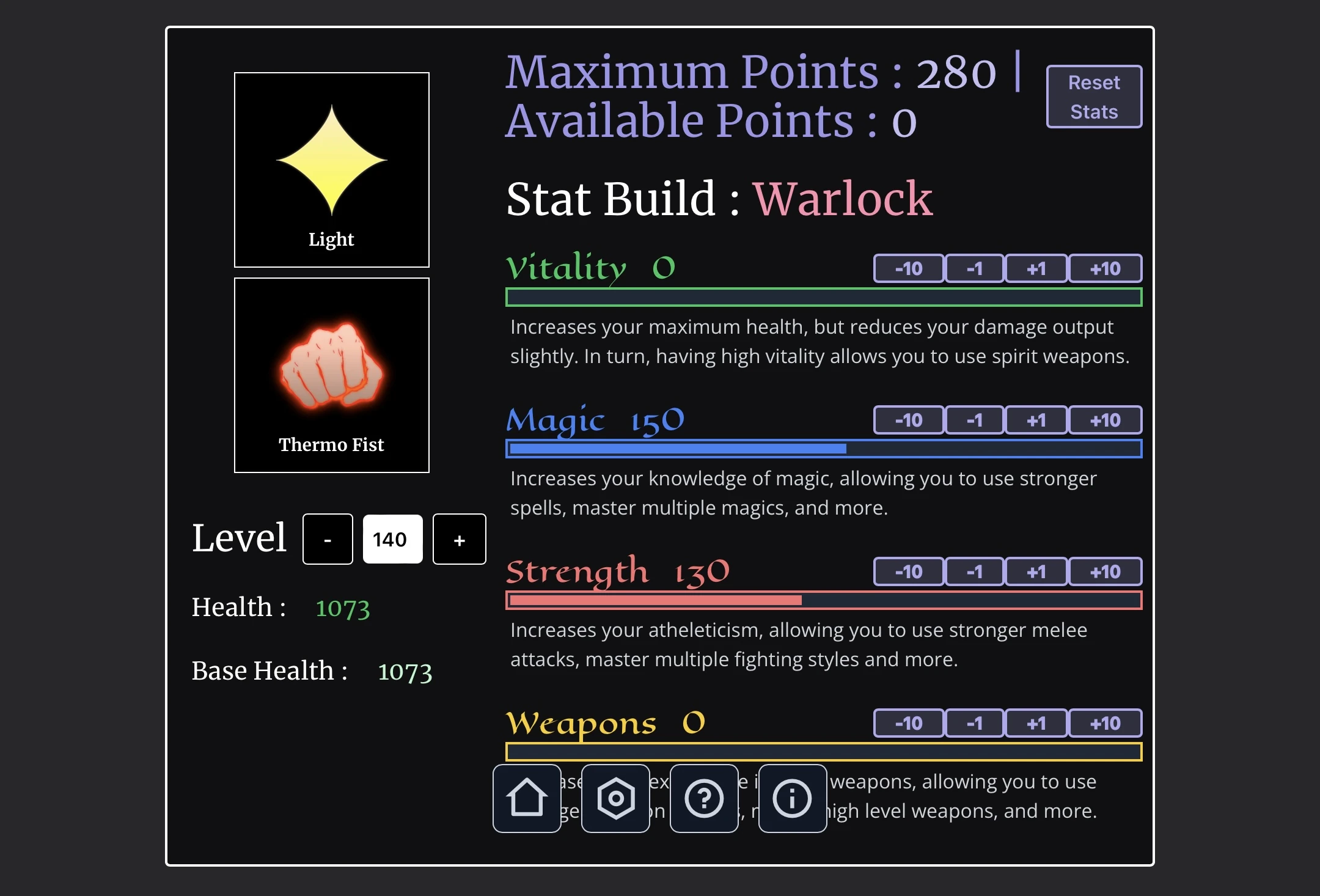This screenshot has height=896, width=1320.
Task: Subtract ten points from Strength
Action: 908,571
